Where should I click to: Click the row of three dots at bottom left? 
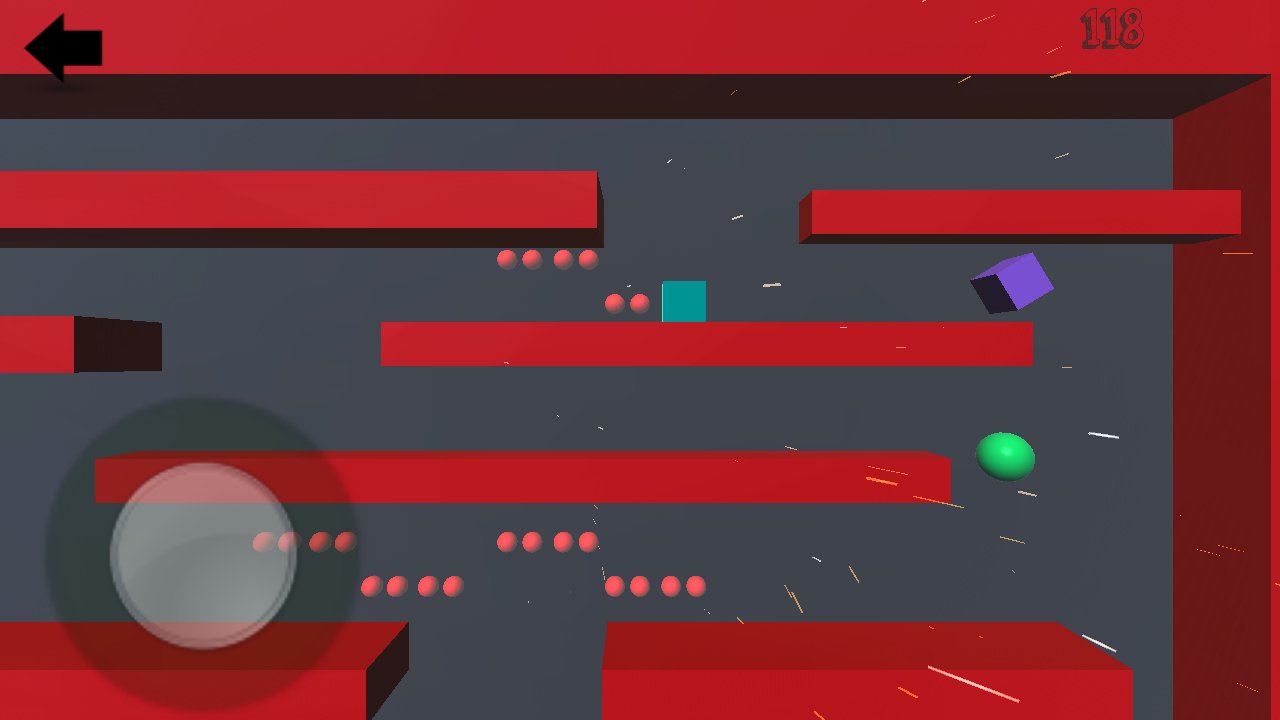pos(412,586)
